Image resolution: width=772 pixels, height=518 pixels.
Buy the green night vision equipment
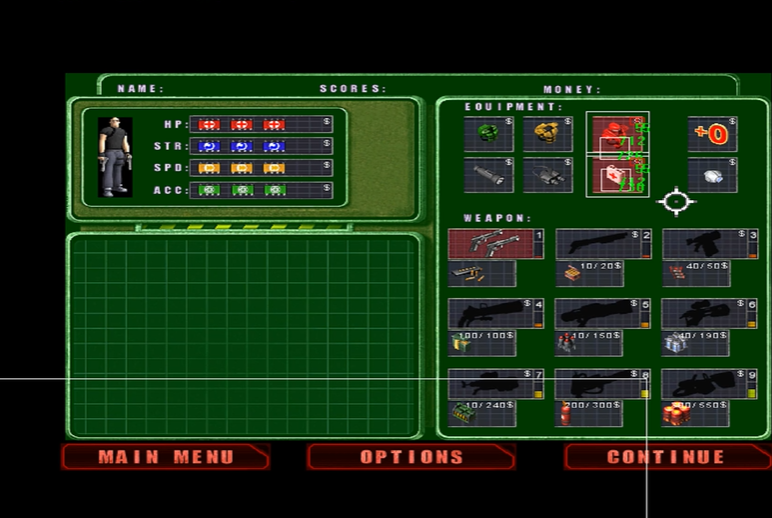click(x=488, y=134)
